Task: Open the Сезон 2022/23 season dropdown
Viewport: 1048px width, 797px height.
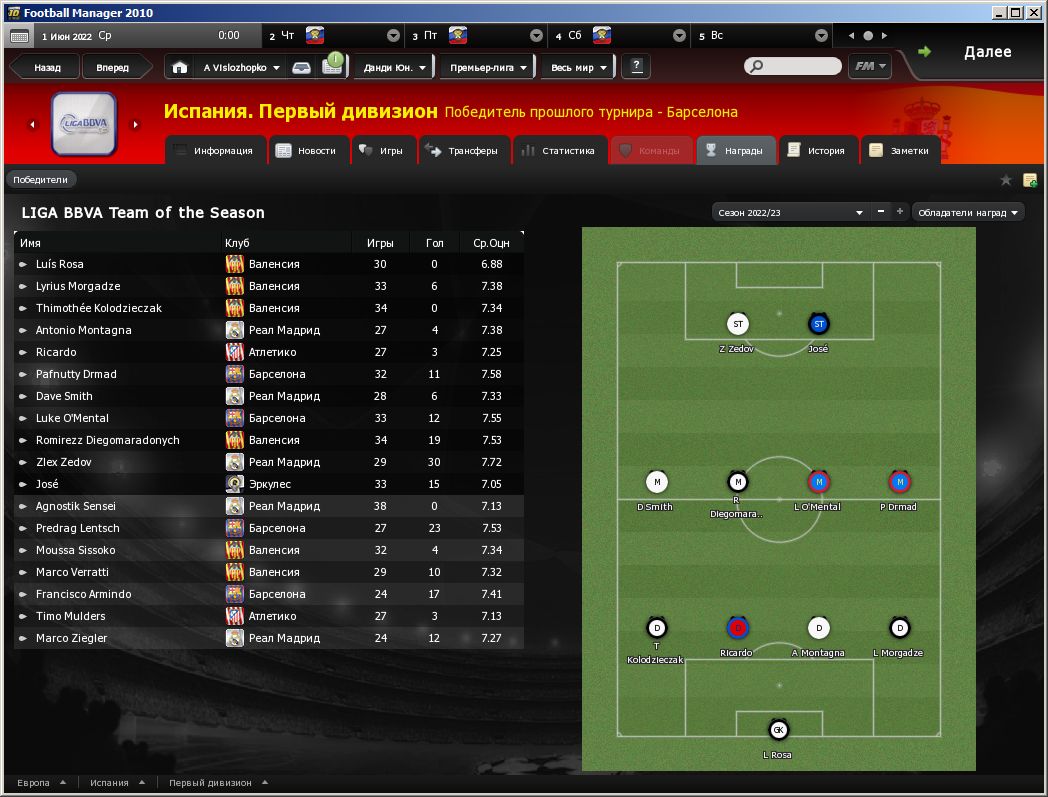Action: point(790,212)
